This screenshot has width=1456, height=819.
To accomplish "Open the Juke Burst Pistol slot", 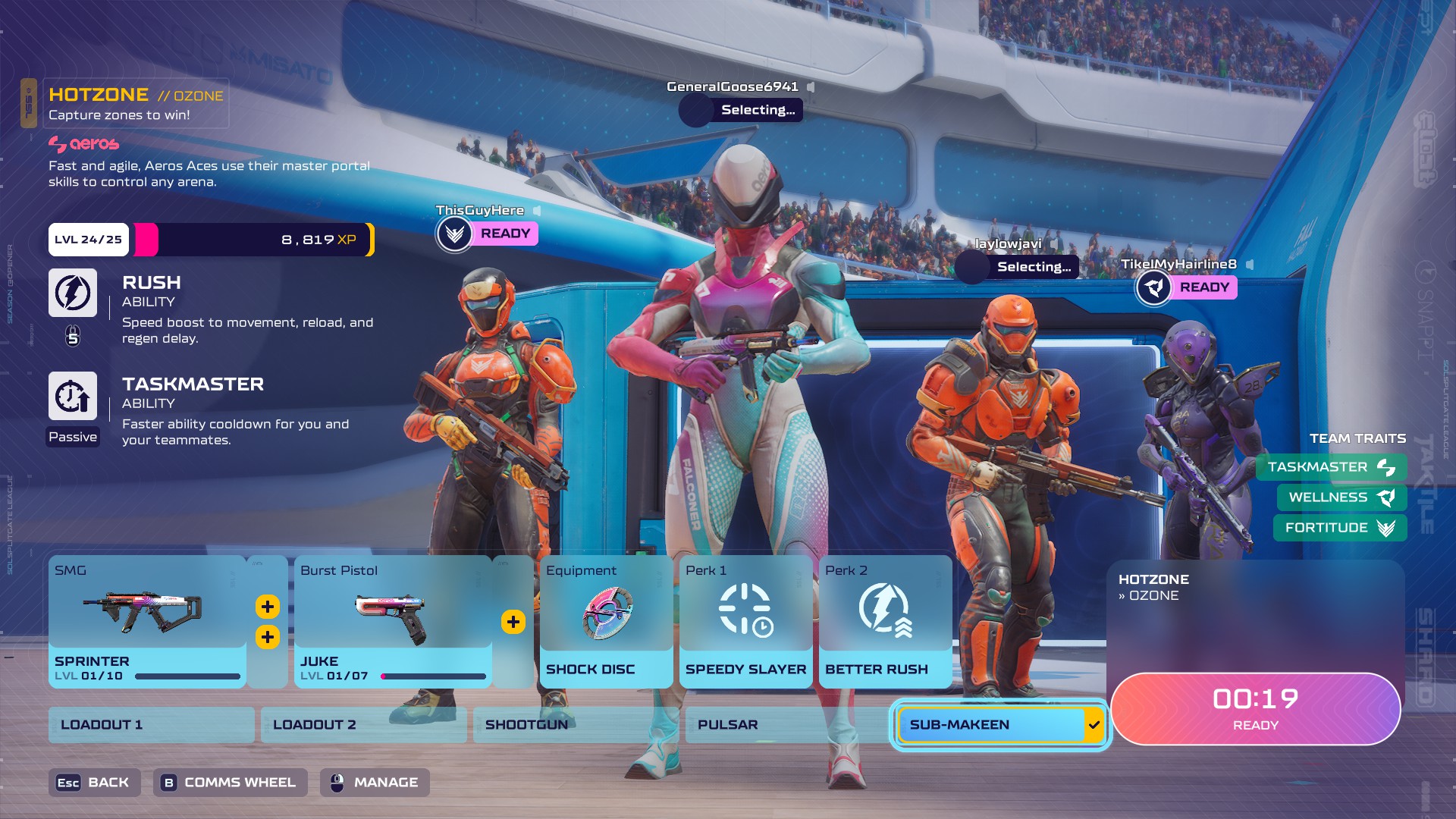I will point(393,621).
